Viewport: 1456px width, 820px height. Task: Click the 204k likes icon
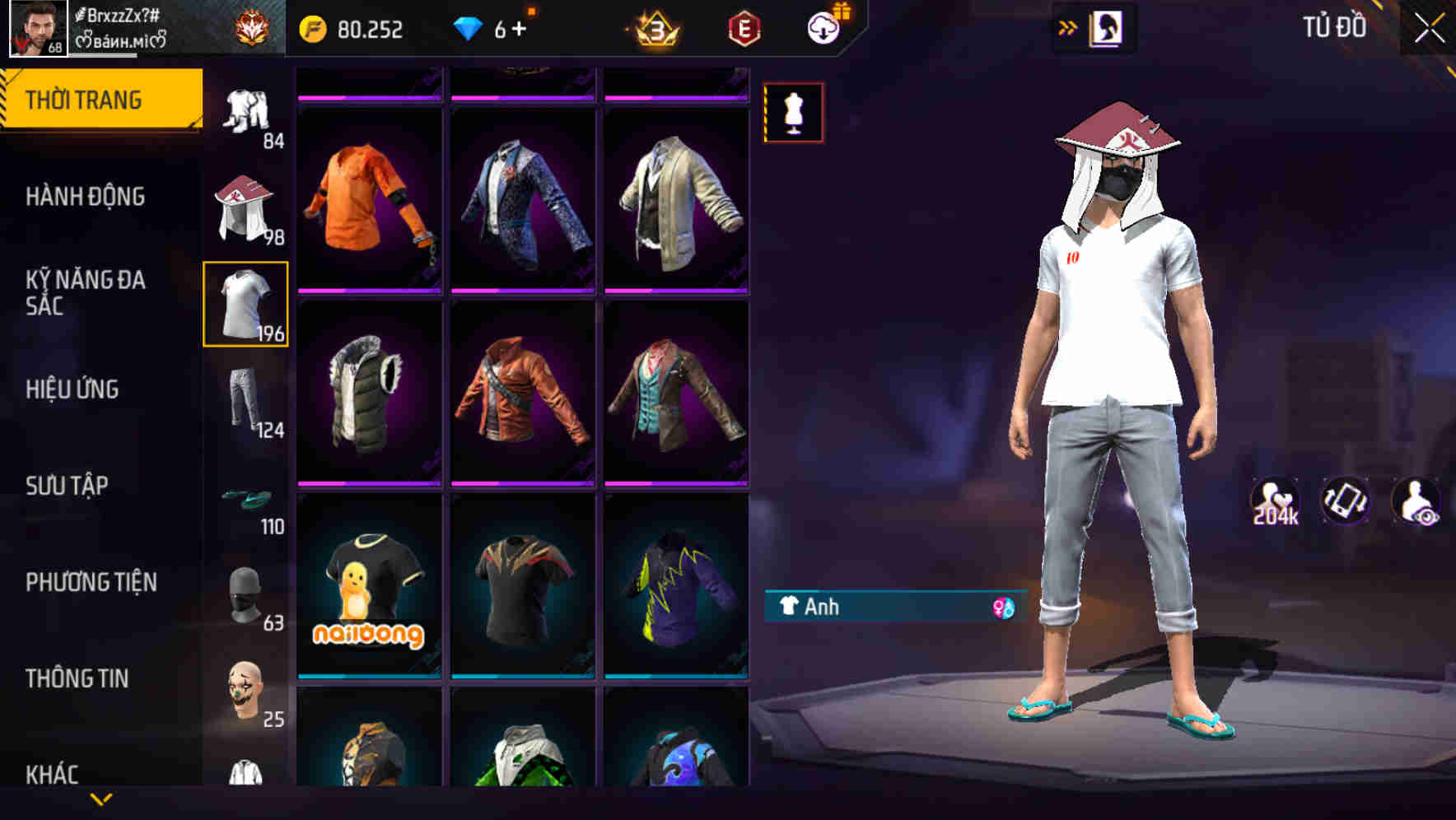click(1276, 501)
